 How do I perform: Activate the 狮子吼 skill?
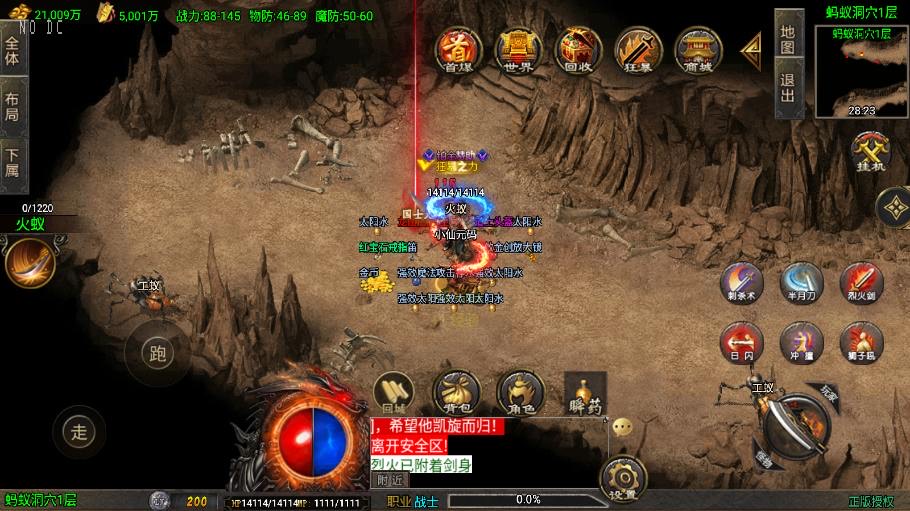click(861, 342)
